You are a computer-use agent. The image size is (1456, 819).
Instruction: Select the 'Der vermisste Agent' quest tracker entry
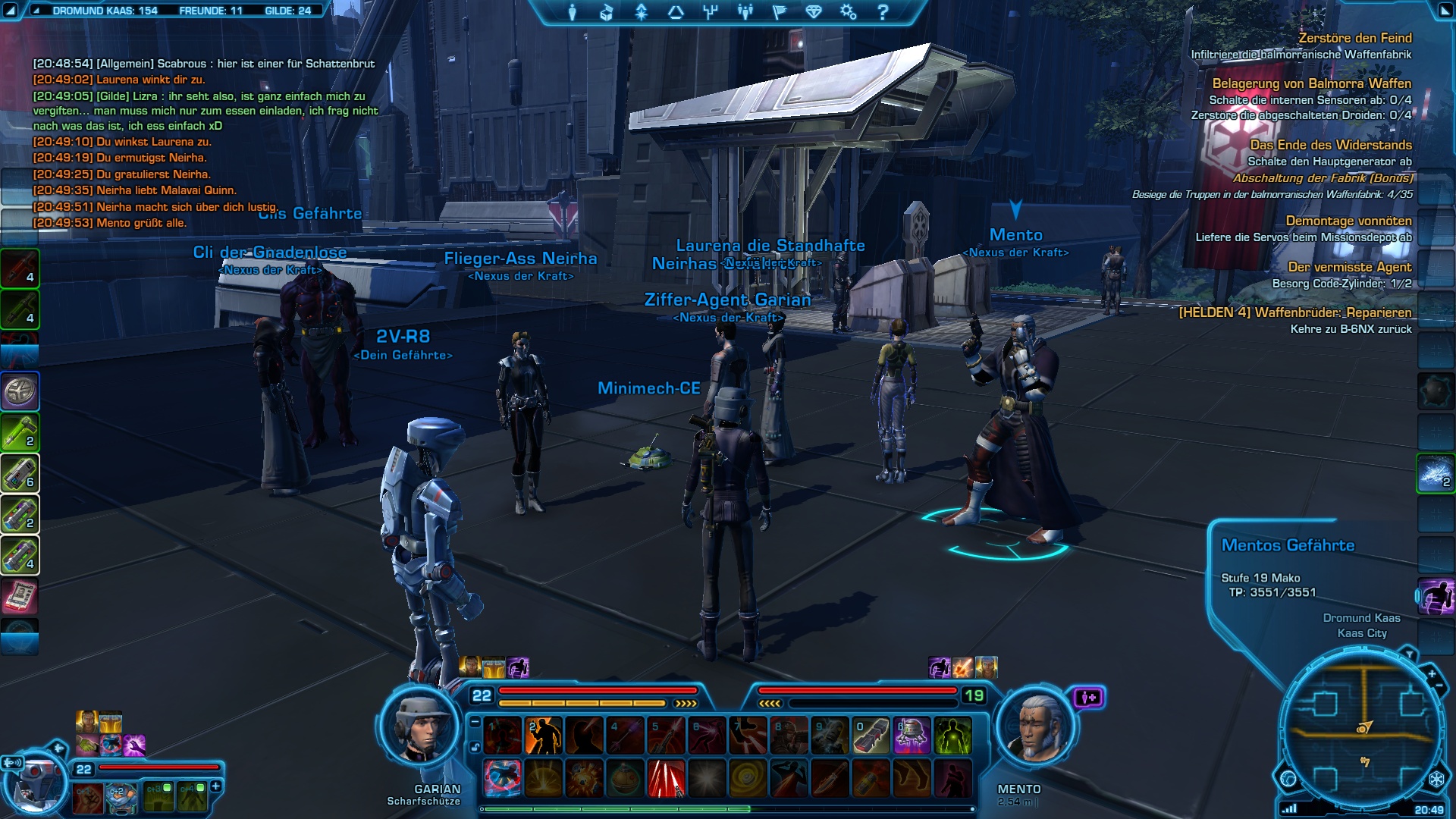pyautogui.click(x=1349, y=267)
